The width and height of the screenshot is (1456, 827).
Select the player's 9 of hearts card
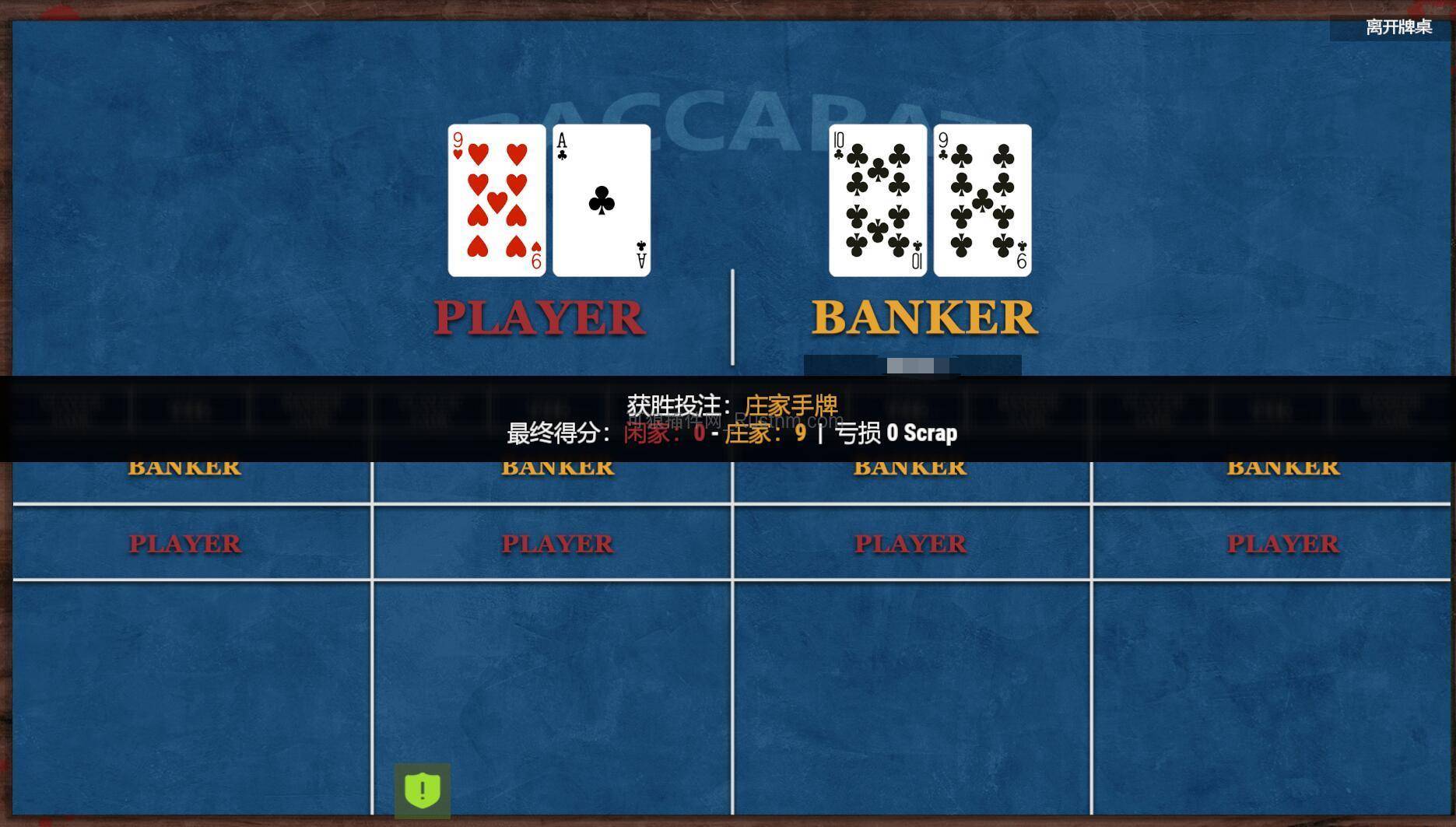496,198
